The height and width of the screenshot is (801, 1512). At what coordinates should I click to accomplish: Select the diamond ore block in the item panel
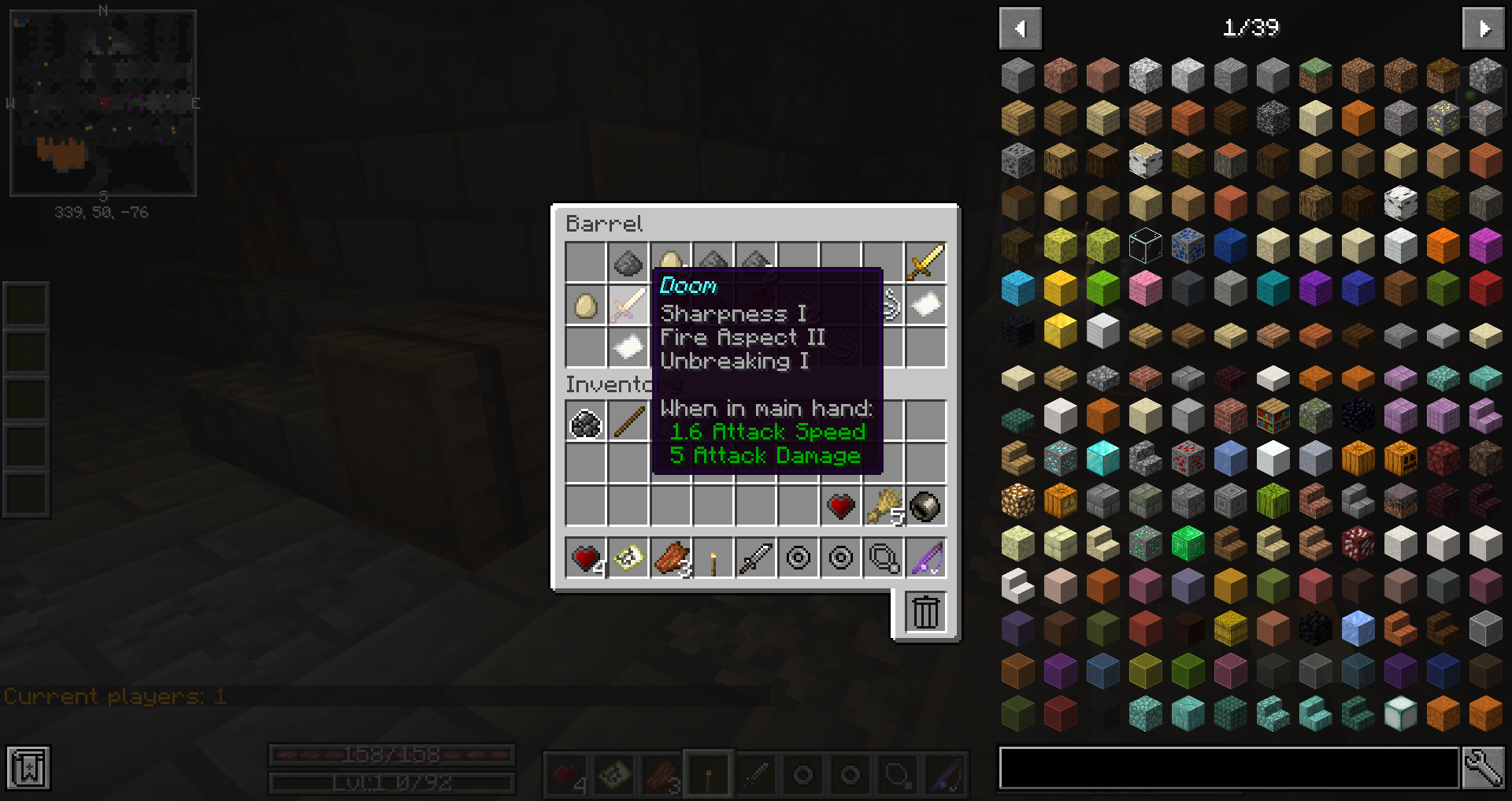point(1059,458)
